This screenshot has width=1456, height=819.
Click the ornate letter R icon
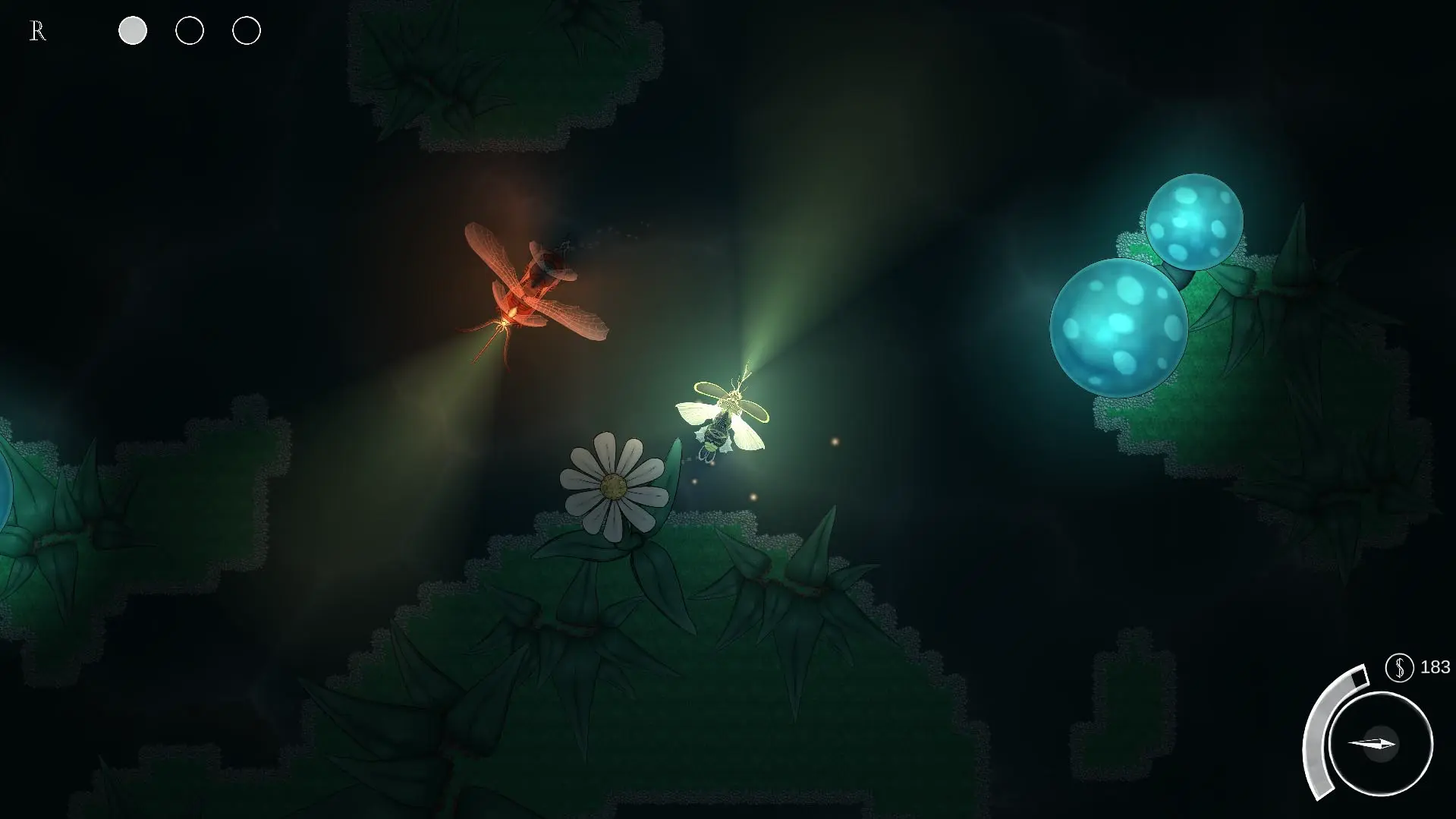[37, 32]
